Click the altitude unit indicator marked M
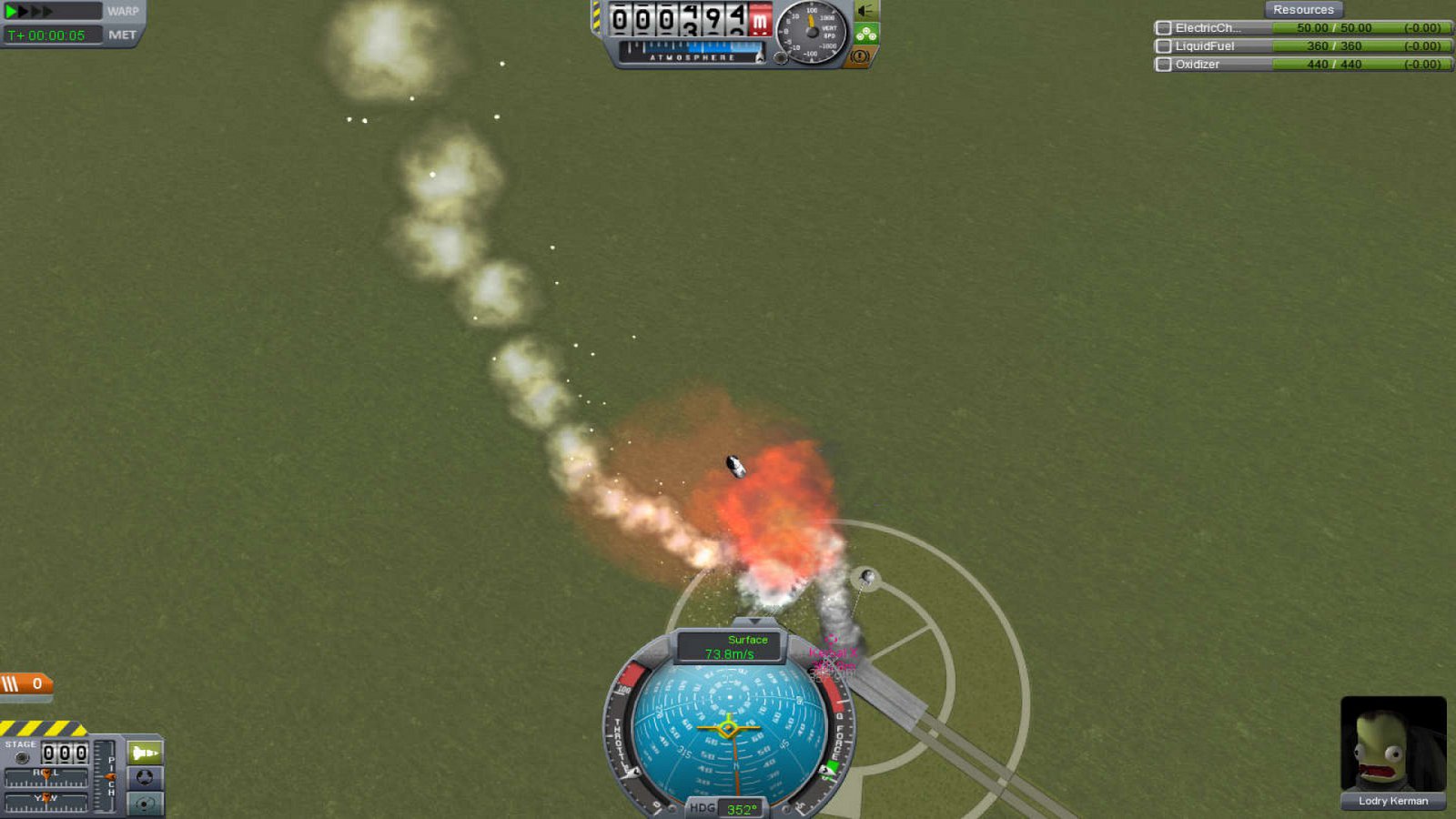The width and height of the screenshot is (1456, 819). (760, 22)
